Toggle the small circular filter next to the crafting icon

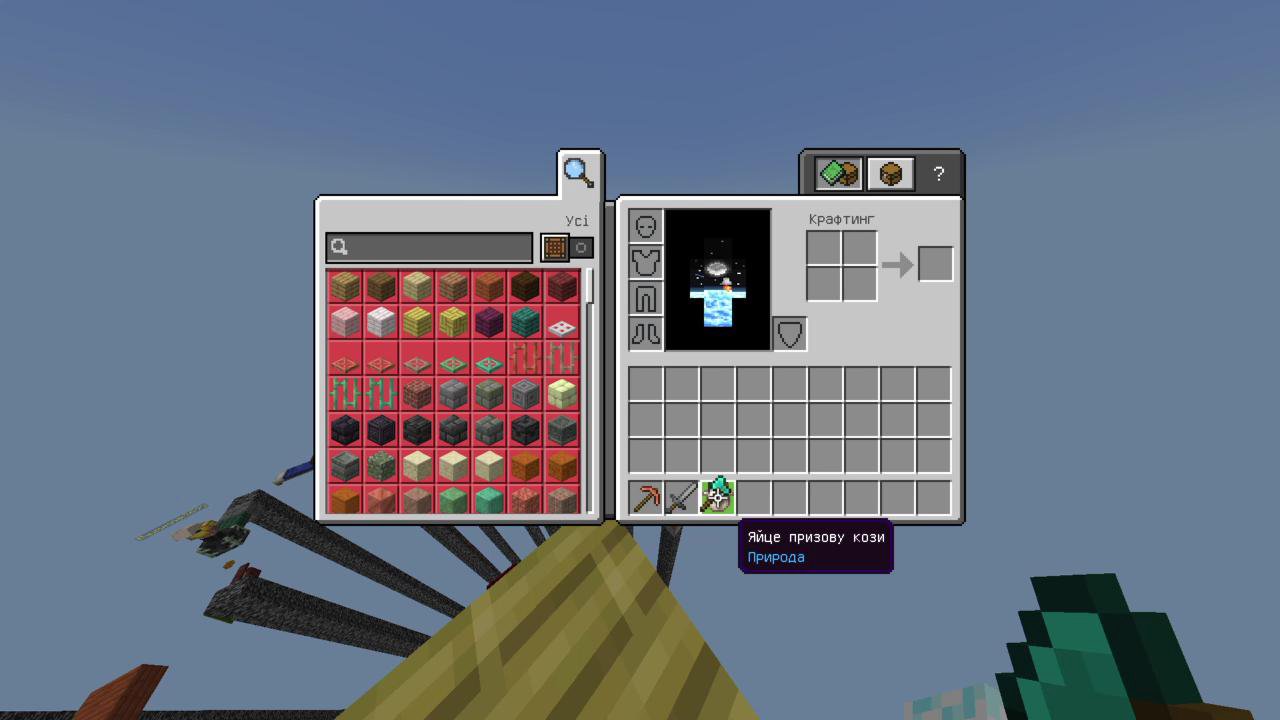coord(581,247)
